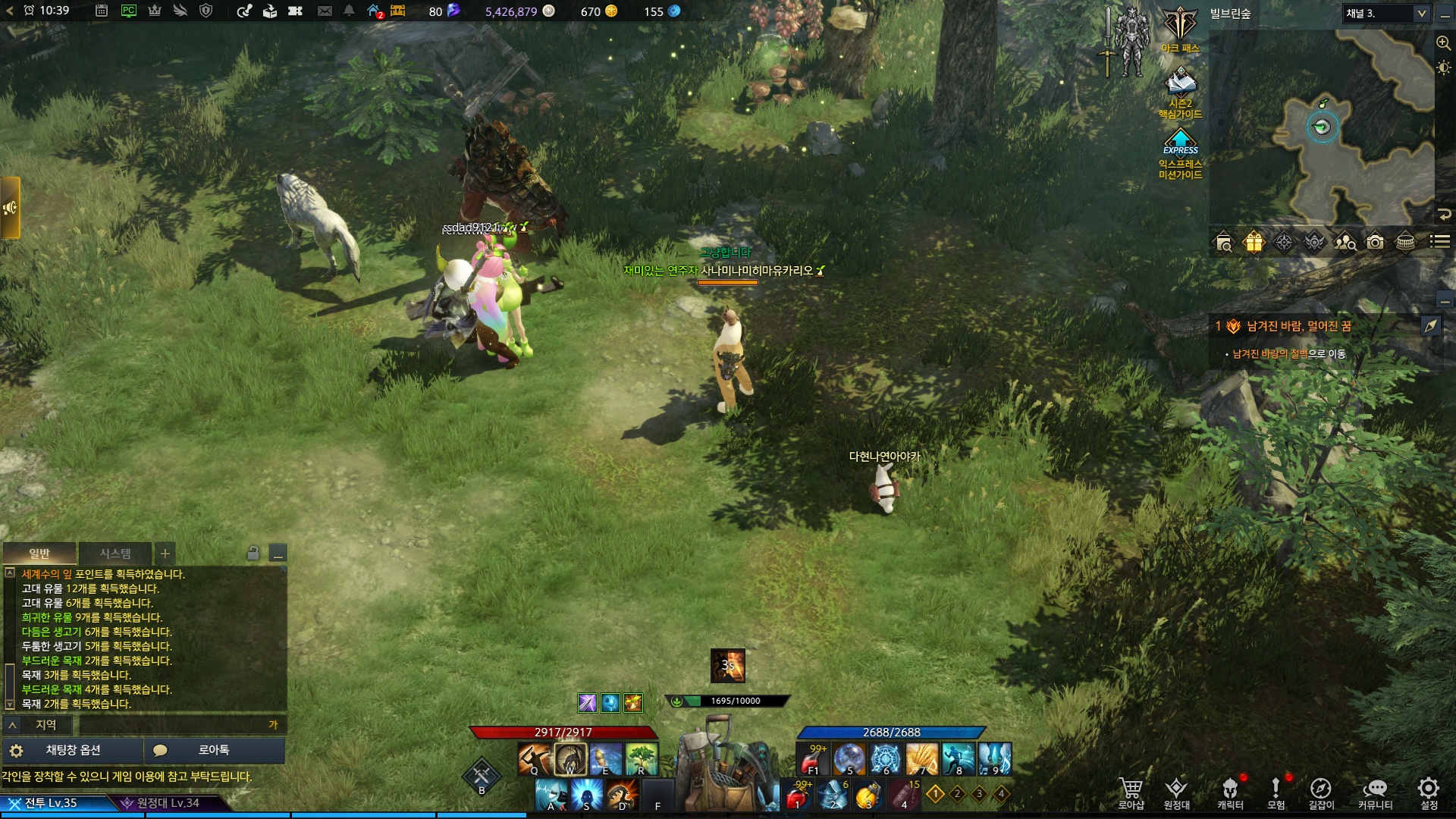1456x819 pixels.
Task: Zoom the minimap with the magnifier button
Action: click(1443, 43)
